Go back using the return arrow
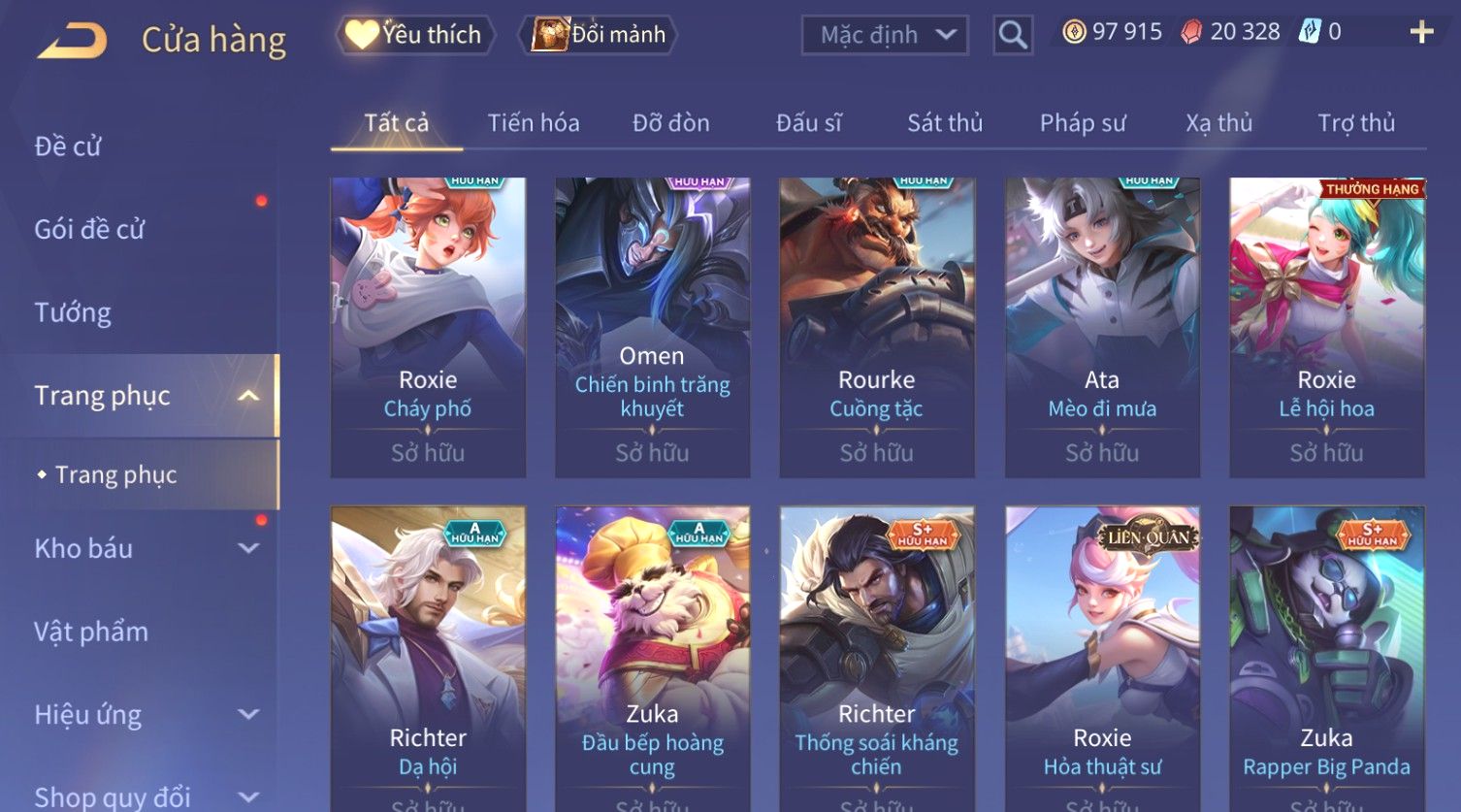 tap(72, 41)
